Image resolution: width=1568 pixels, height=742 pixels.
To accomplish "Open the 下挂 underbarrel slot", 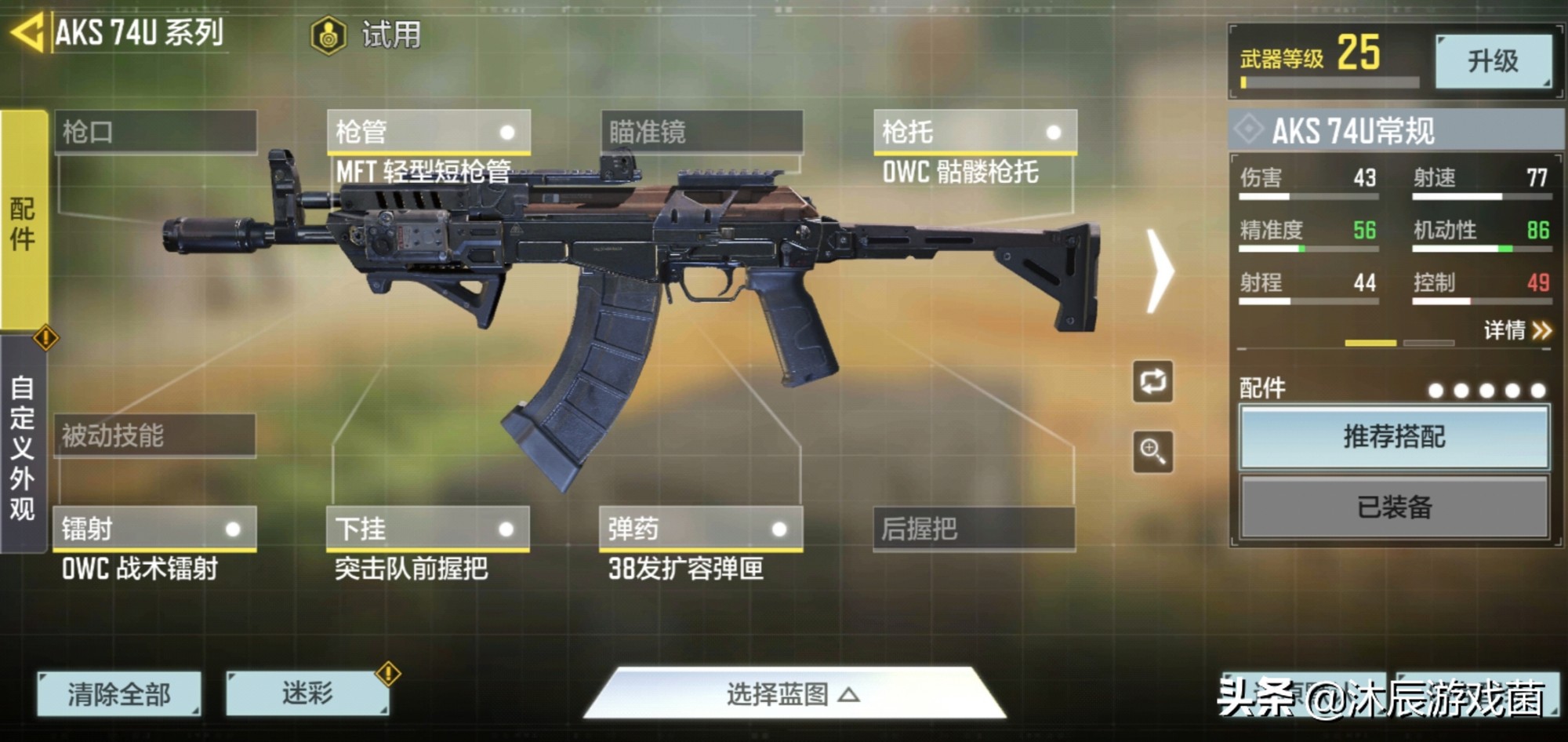I will tap(427, 529).
